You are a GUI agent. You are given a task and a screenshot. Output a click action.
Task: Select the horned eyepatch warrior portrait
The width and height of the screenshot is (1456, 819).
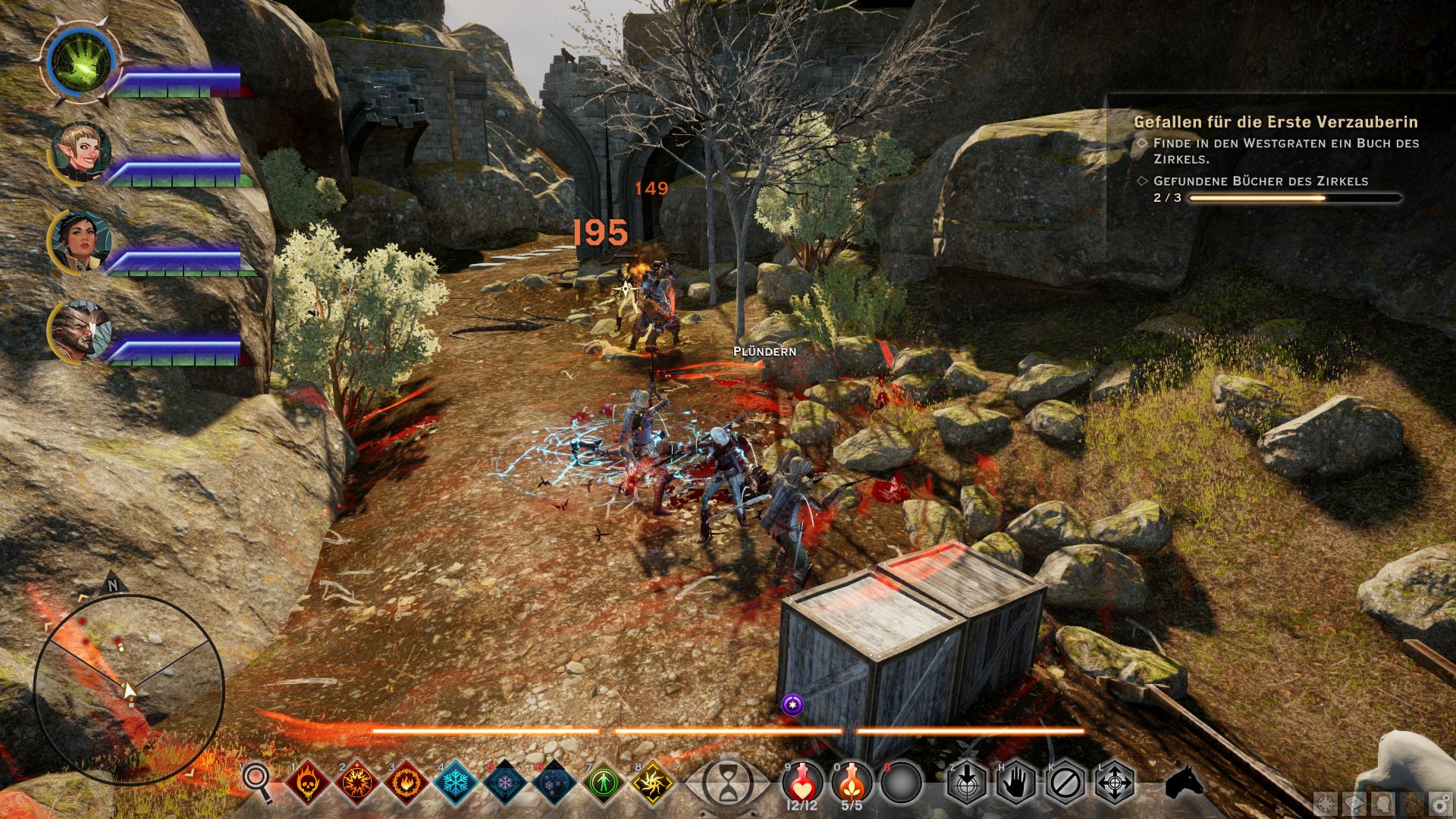point(82,332)
